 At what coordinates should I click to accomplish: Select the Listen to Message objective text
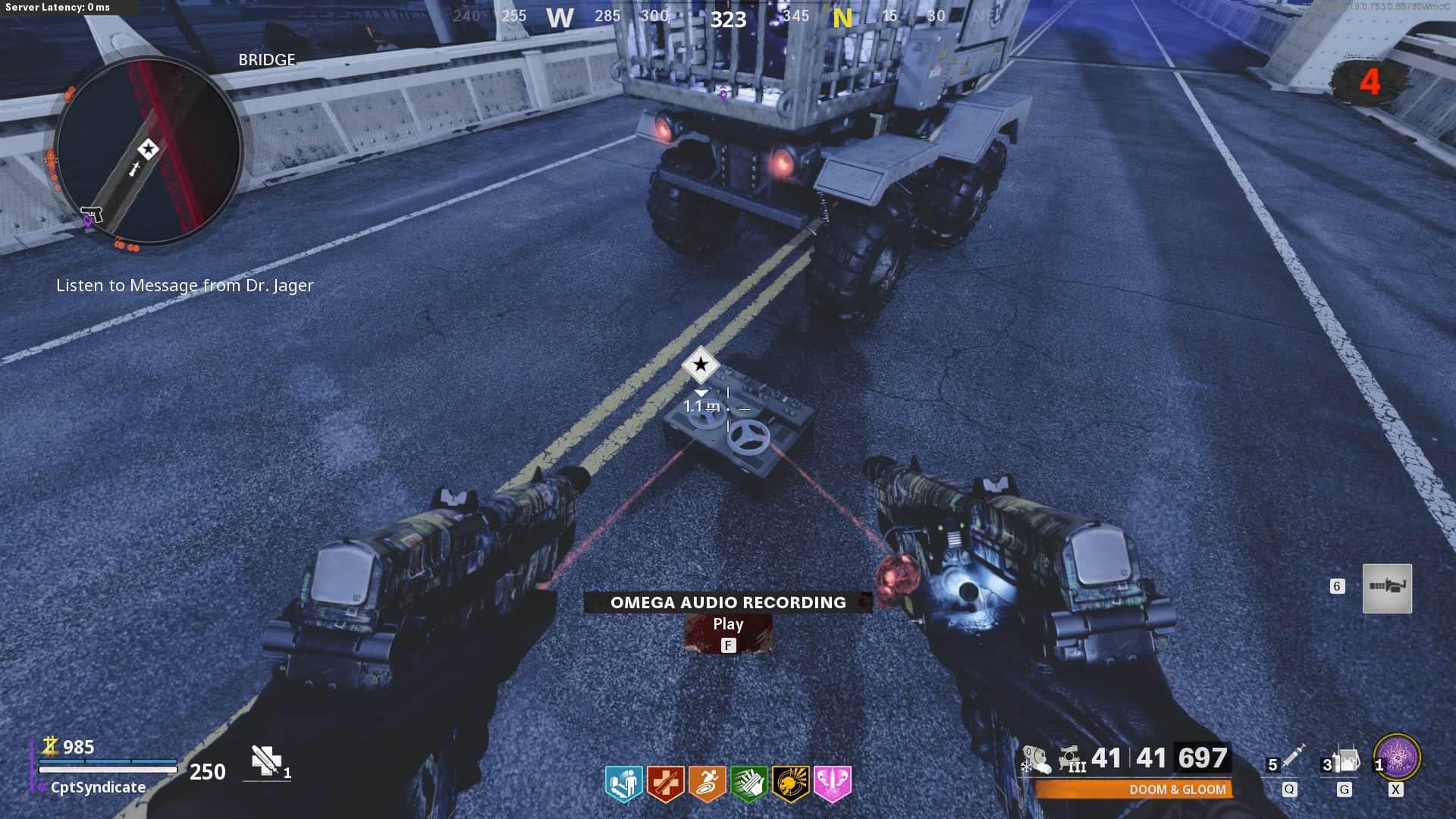coord(184,285)
